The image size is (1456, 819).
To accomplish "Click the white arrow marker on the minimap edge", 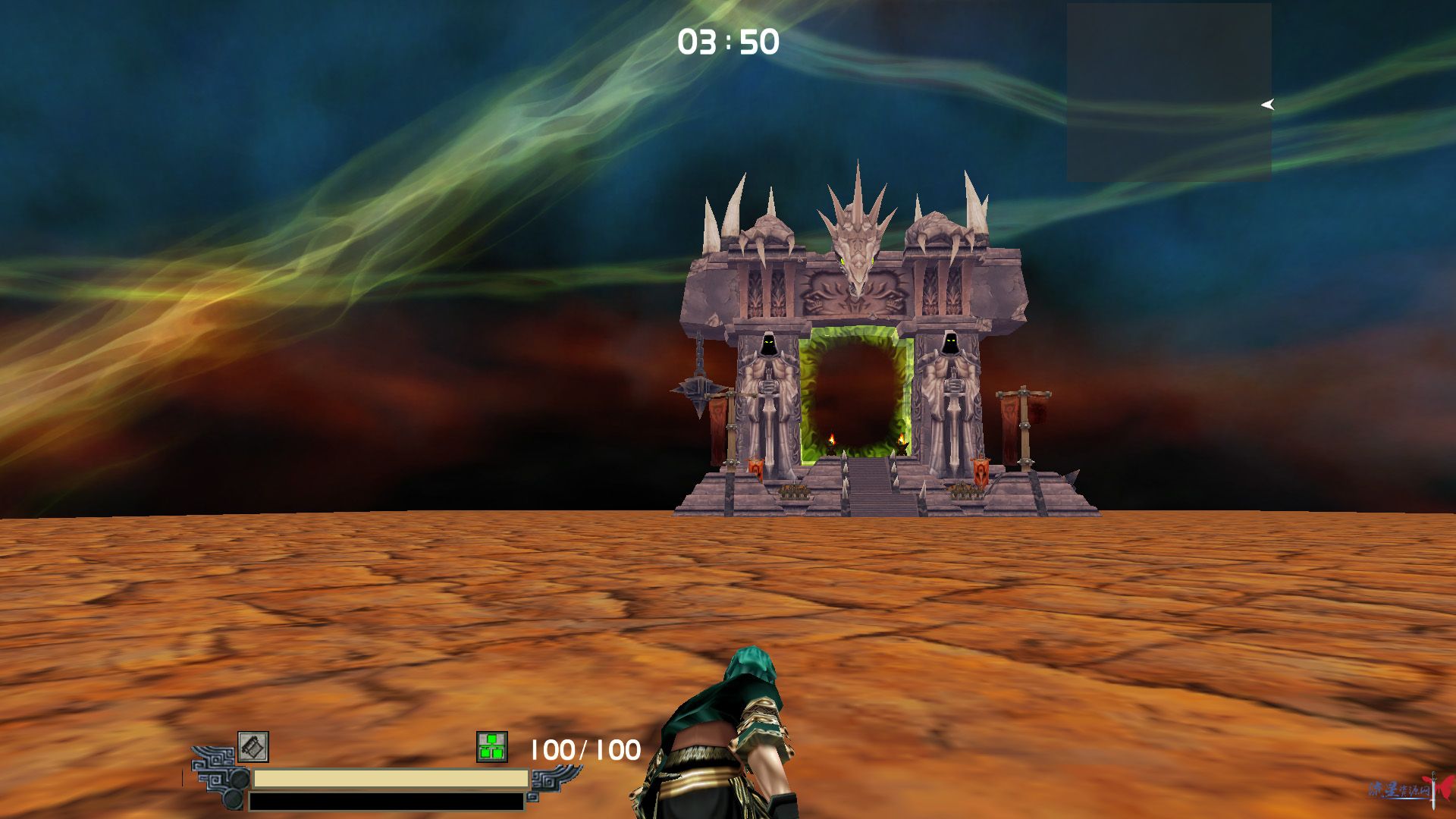I will pos(1267,105).
